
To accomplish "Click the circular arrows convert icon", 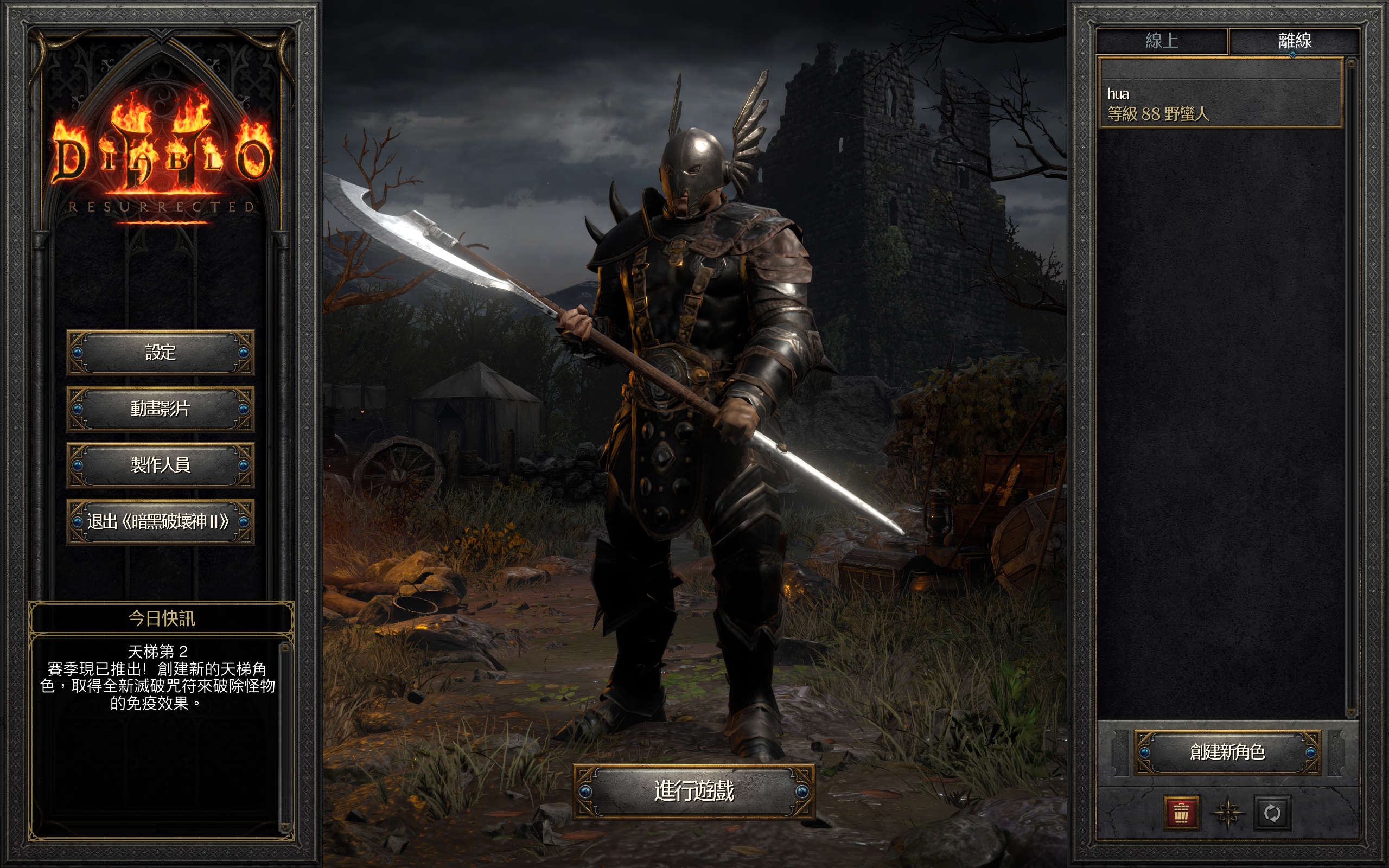I will click(x=1272, y=813).
